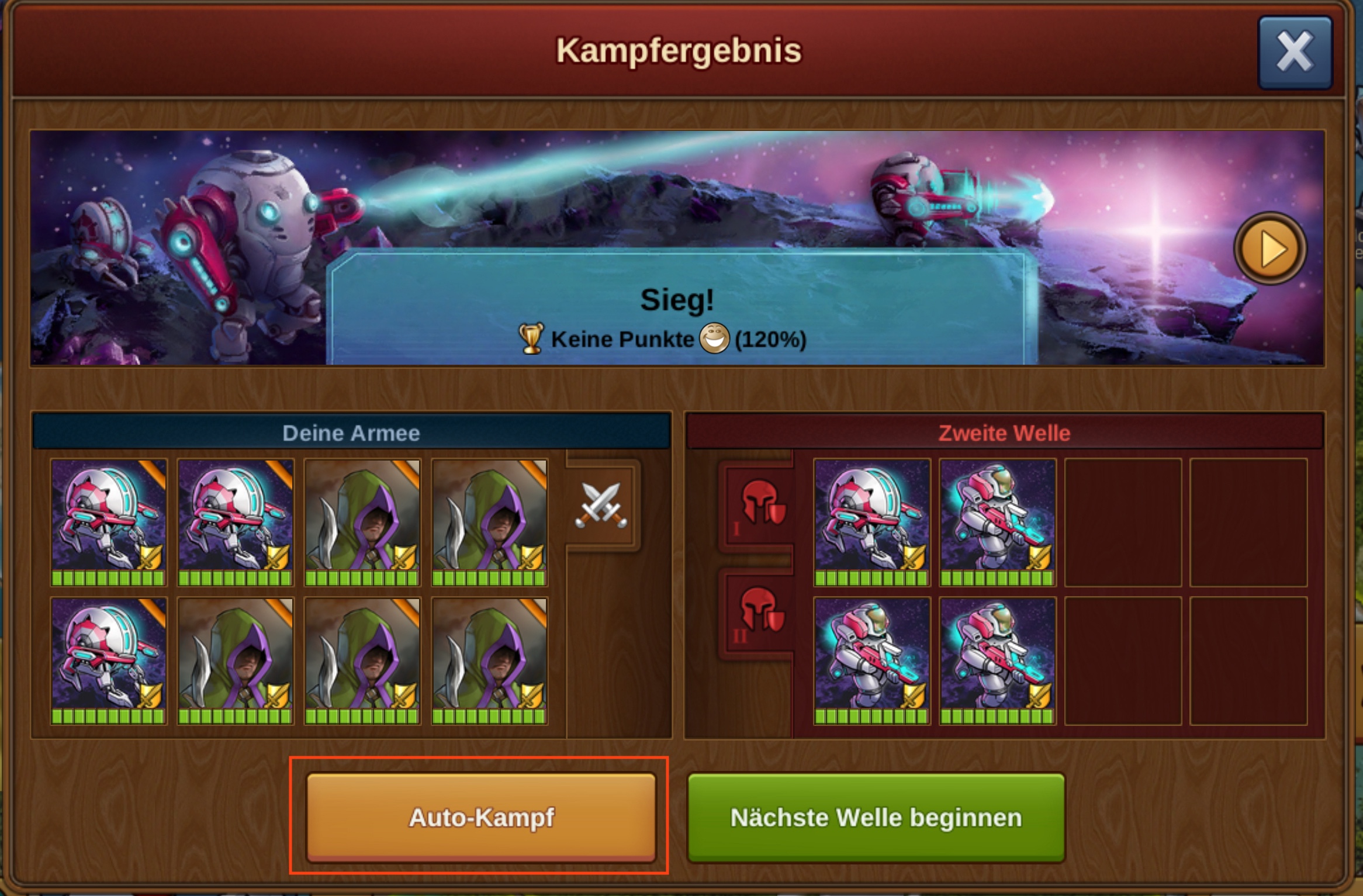This screenshot has height=896, width=1363.
Task: Select the only drone unit in Zweite Welle
Action: 871,521
